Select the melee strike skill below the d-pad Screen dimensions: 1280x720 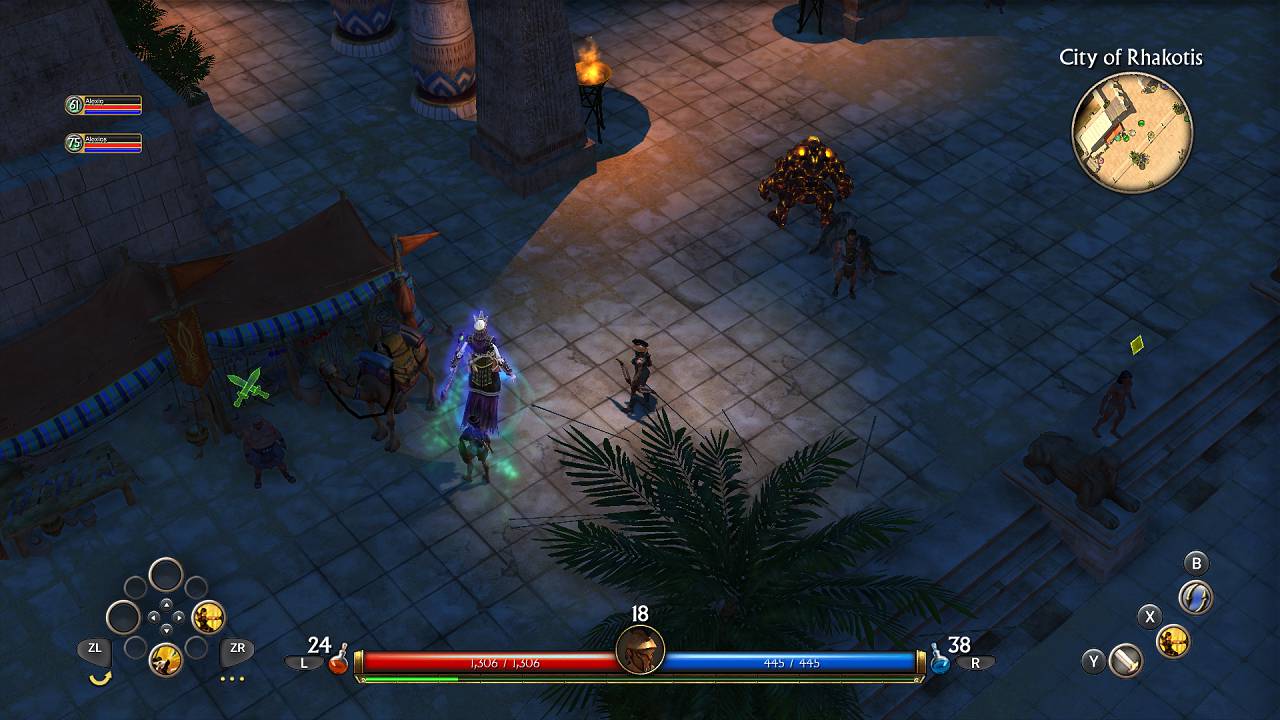click(x=166, y=657)
